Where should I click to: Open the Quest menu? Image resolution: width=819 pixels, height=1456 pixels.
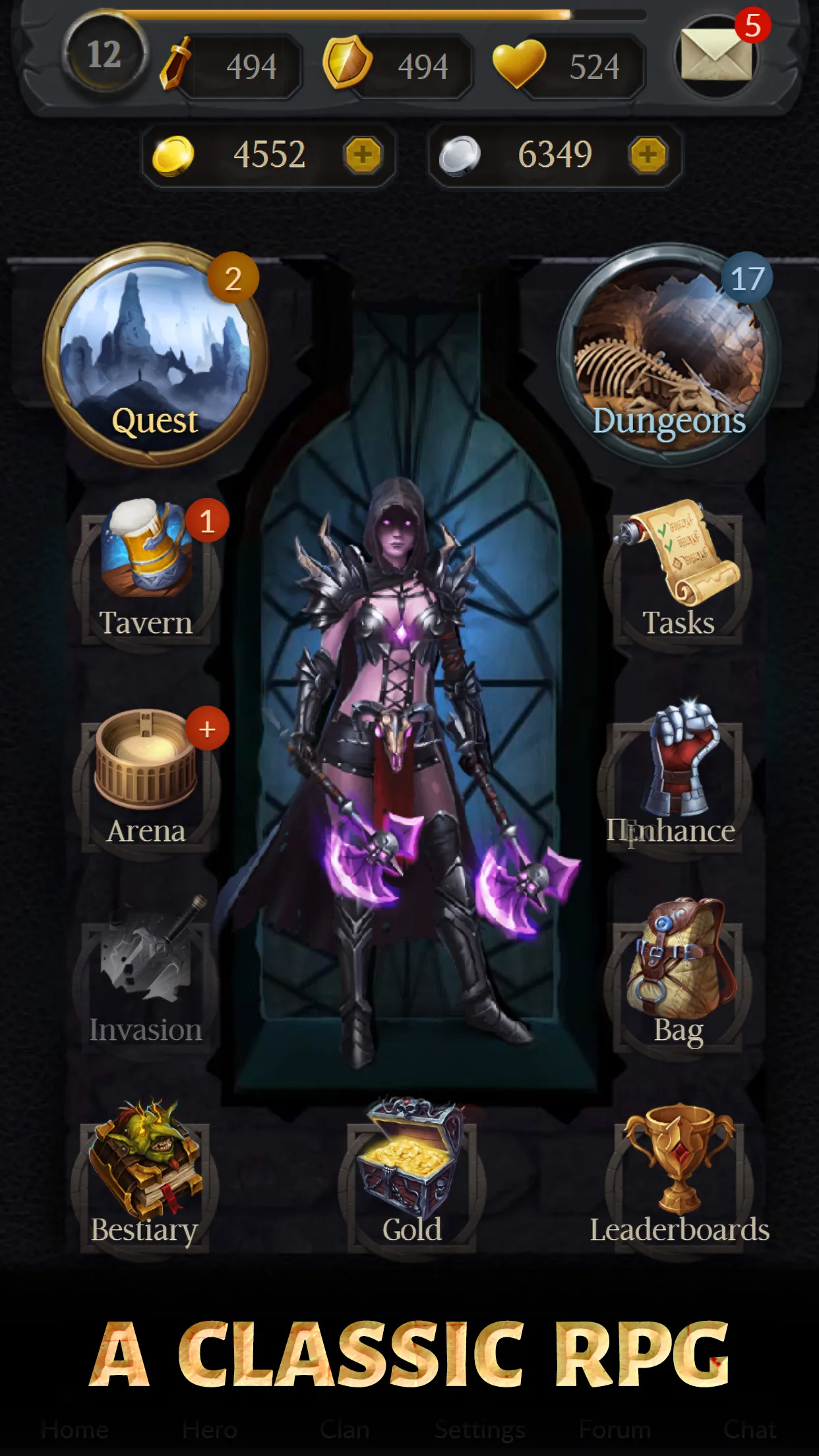coord(155,356)
